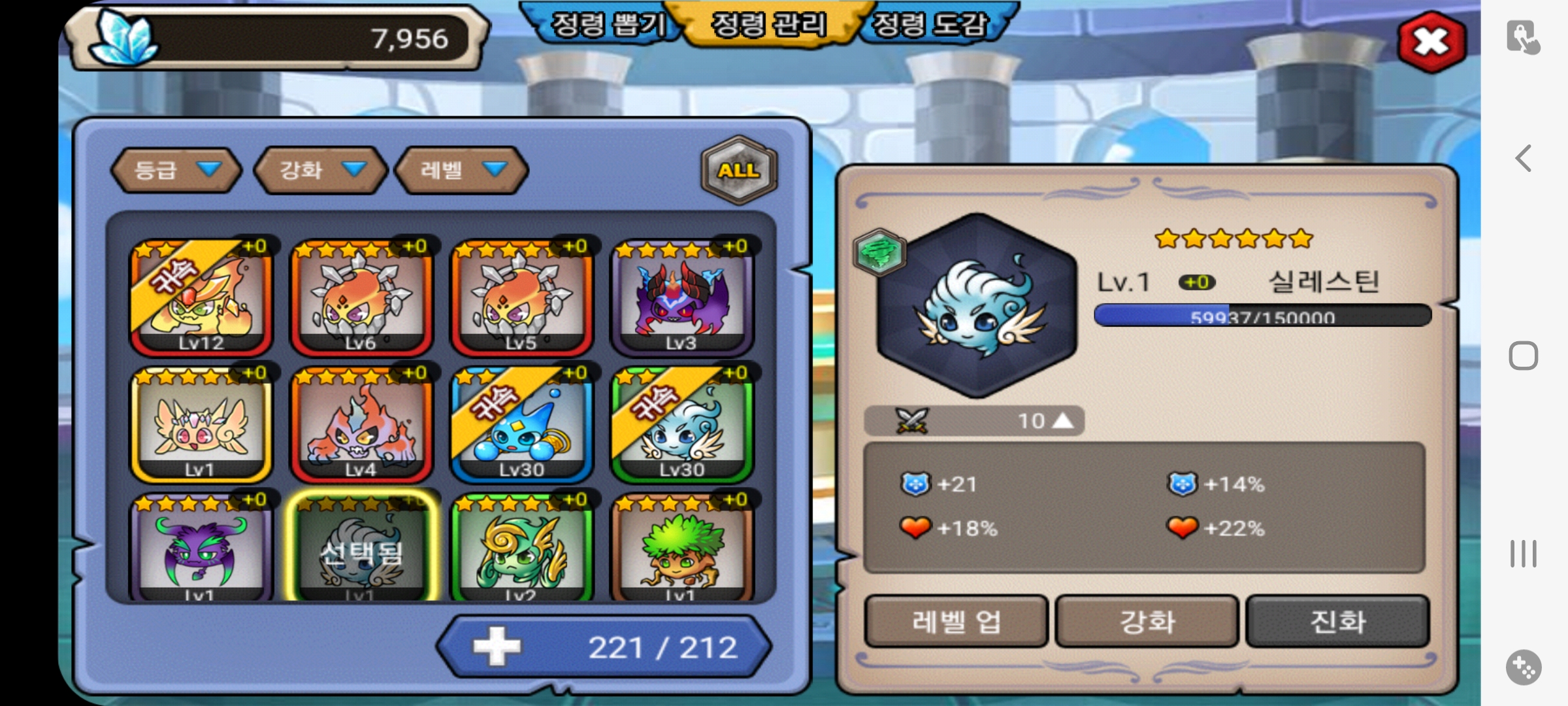This screenshot has height=706, width=1568.
Task: Expand spirit storage with plus button
Action: pyautogui.click(x=497, y=647)
